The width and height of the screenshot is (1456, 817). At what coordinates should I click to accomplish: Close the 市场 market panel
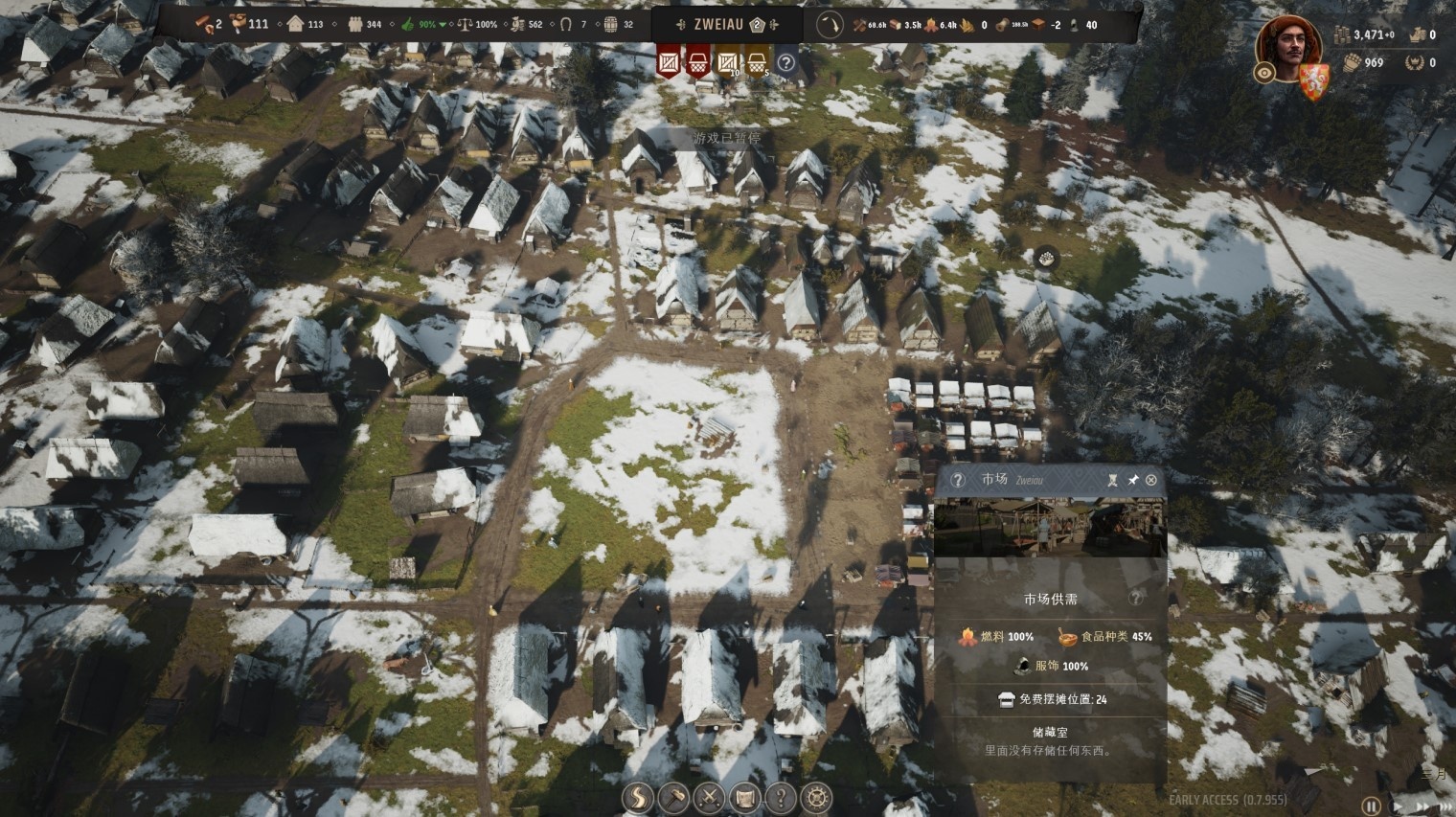(1151, 480)
